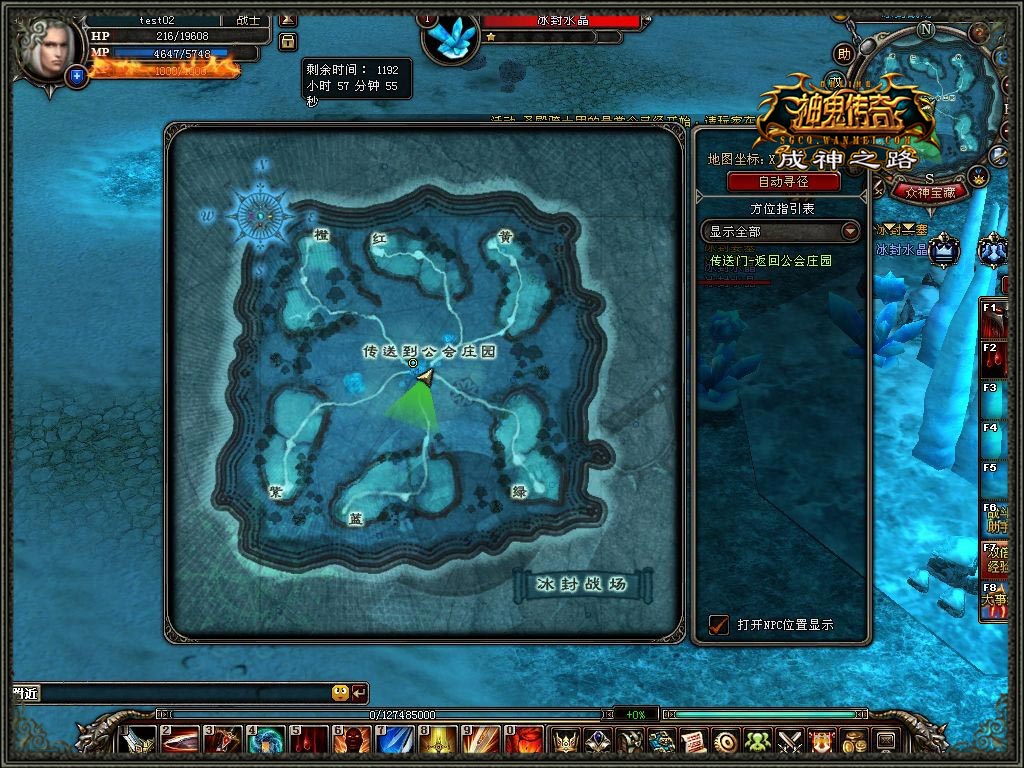The image size is (1024, 768).
Task: Select 传送门-返回公会庄园 in the location list
Action: (770, 261)
